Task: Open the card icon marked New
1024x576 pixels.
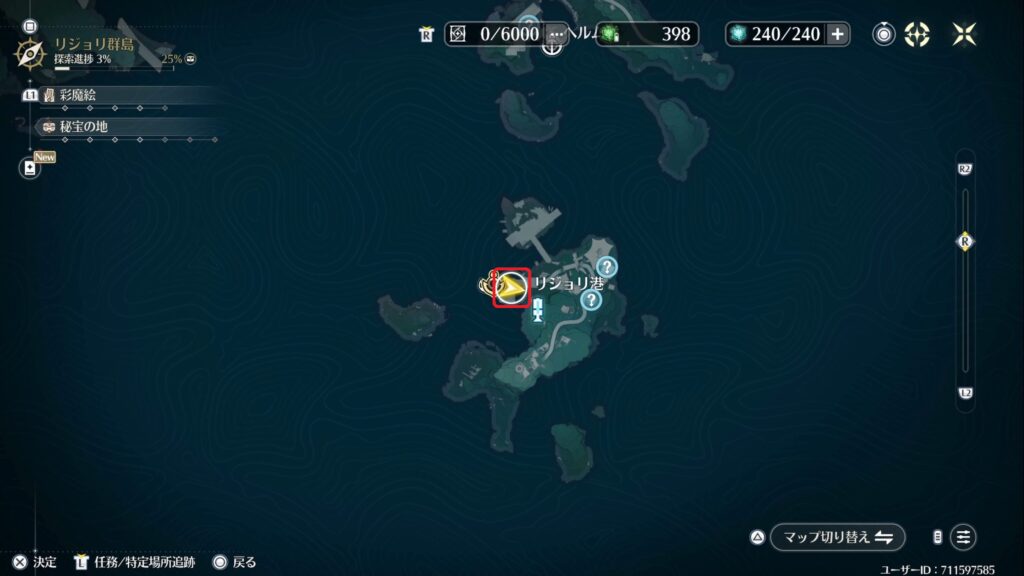Action: pos(30,168)
